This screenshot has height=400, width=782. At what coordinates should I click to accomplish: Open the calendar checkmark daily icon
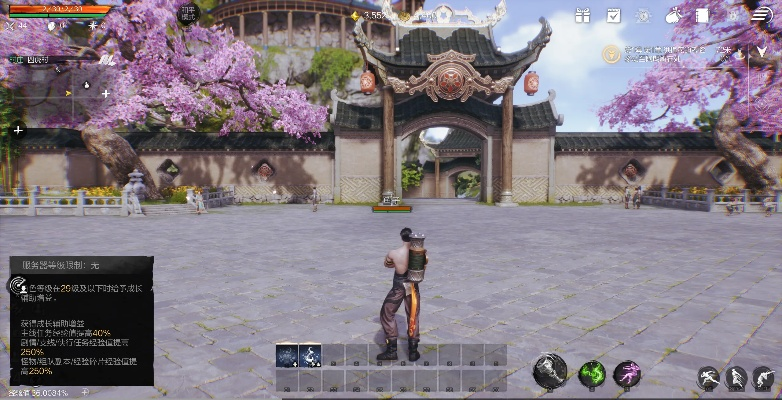[613, 16]
